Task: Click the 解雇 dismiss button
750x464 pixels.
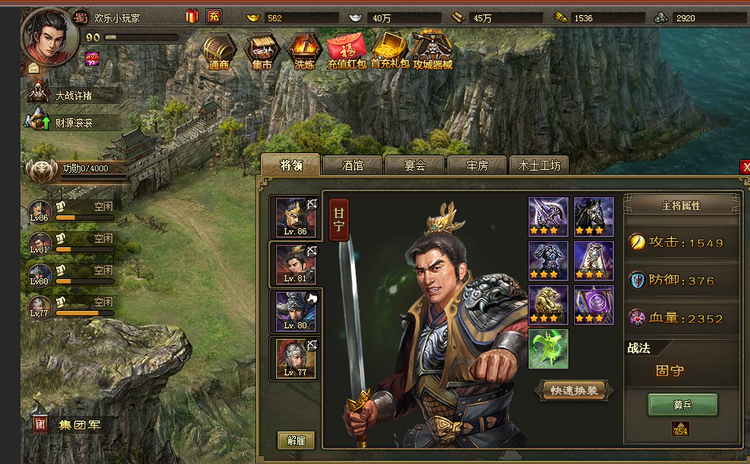Action: pyautogui.click(x=296, y=440)
